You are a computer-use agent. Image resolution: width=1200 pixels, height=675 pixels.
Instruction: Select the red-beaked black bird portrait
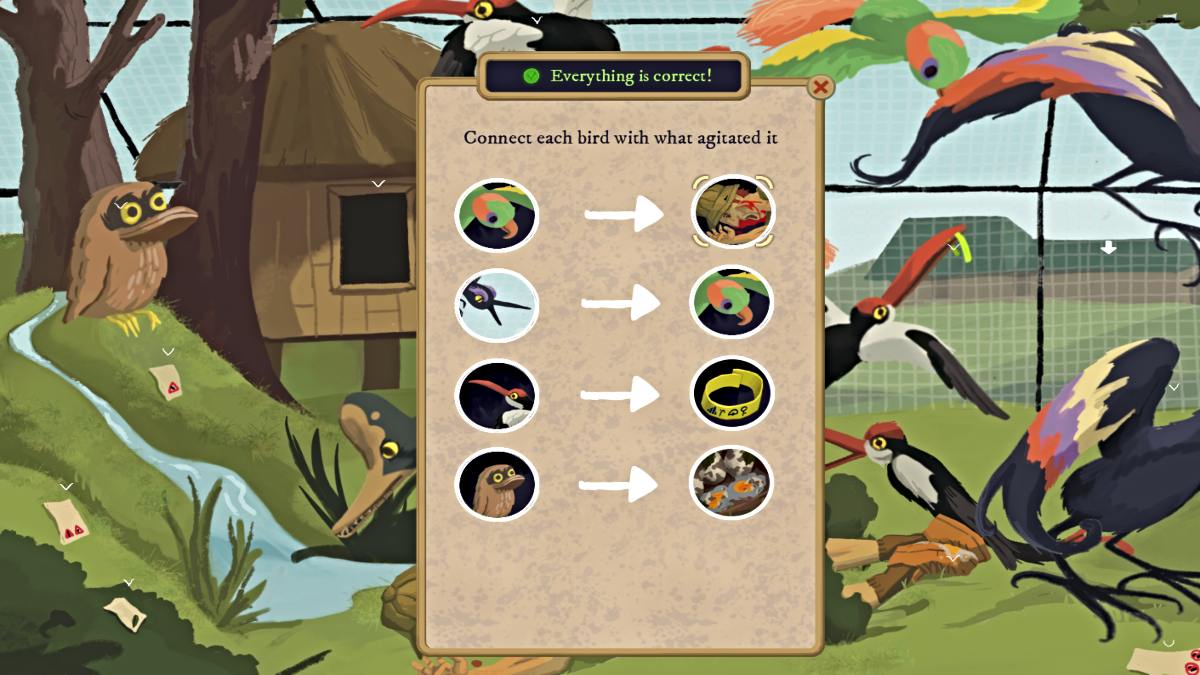tap(497, 395)
